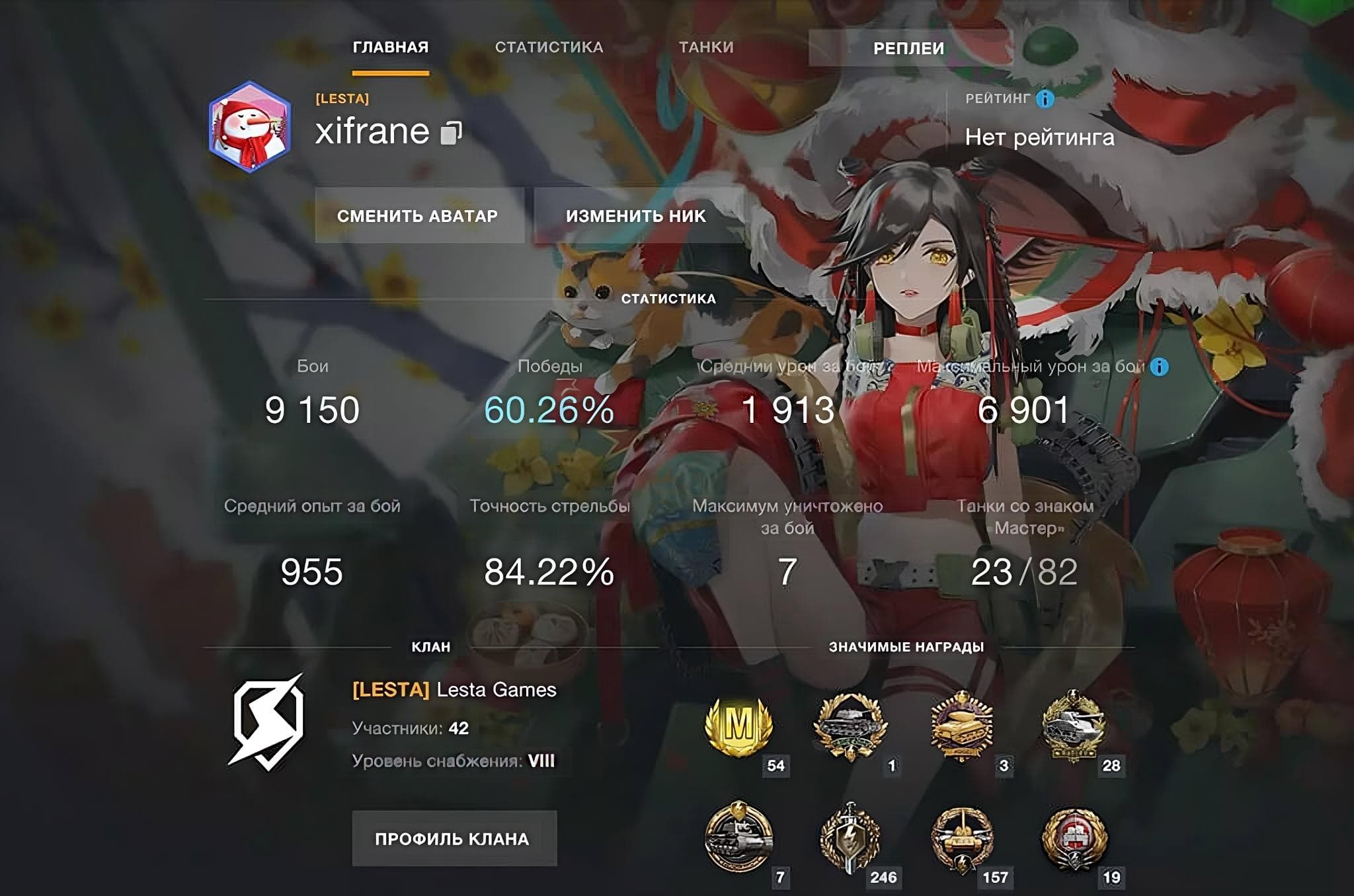Image resolution: width=1354 pixels, height=896 pixels.
Task: Select the Lesta Games clan emblem
Action: 268,723
